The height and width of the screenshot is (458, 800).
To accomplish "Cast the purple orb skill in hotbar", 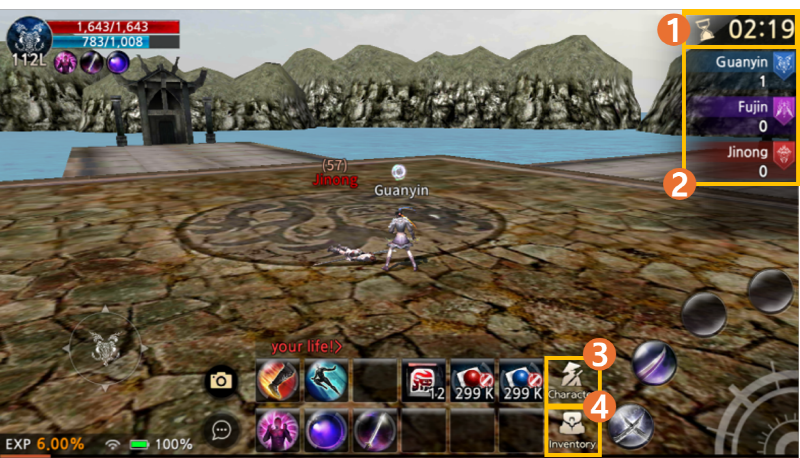I will point(326,430).
